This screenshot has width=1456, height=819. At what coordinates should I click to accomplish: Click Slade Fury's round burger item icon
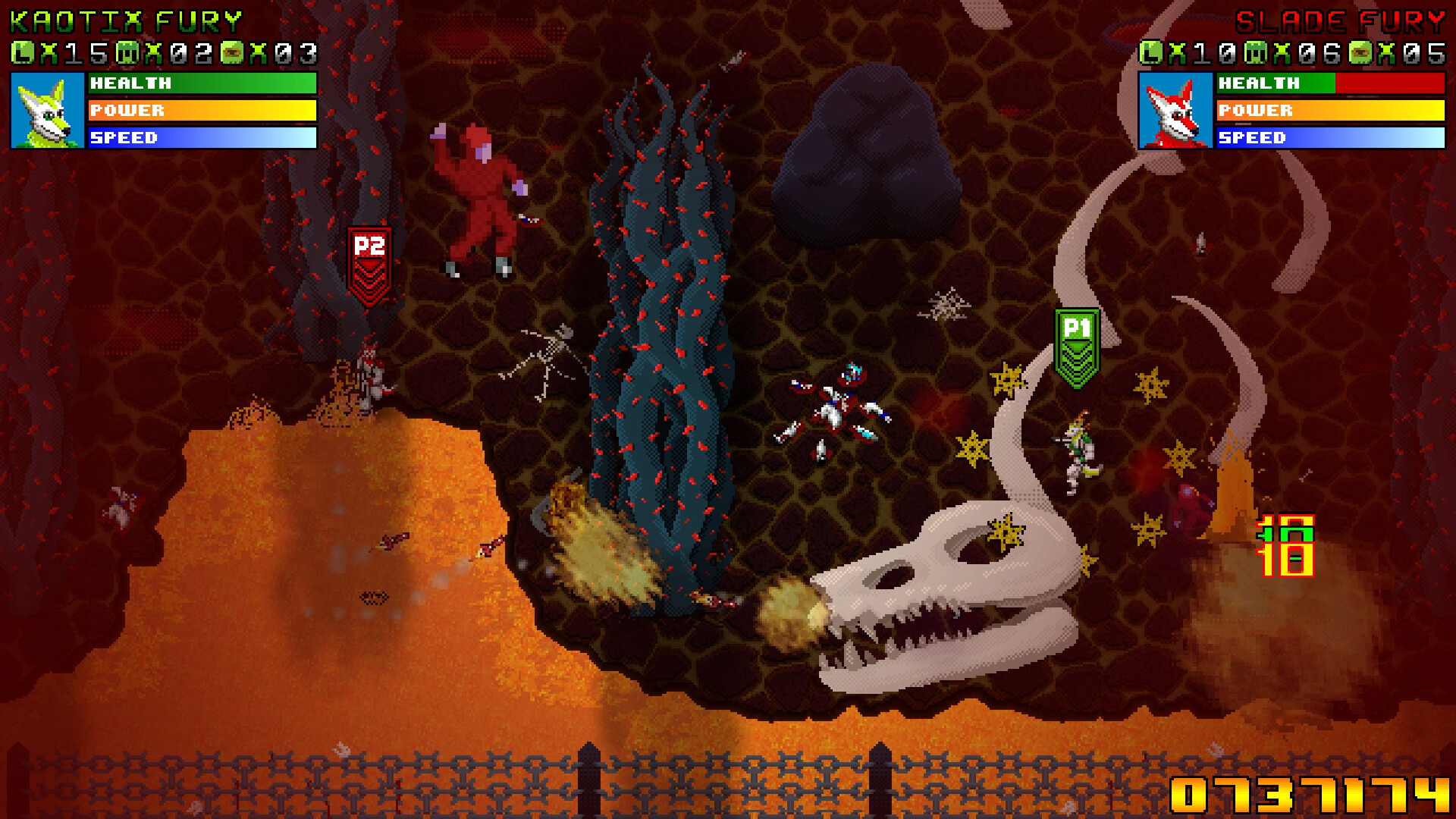click(1360, 52)
